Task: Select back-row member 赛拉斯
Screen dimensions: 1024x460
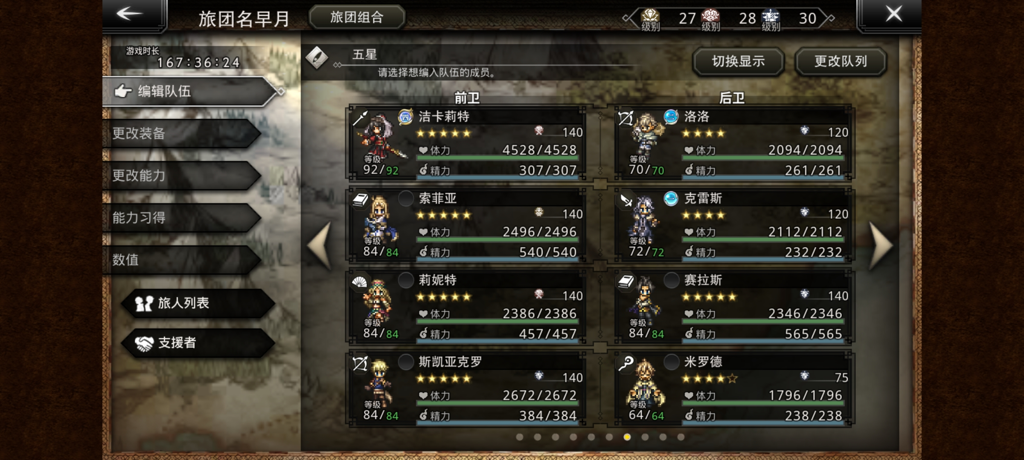Action: (x=733, y=308)
